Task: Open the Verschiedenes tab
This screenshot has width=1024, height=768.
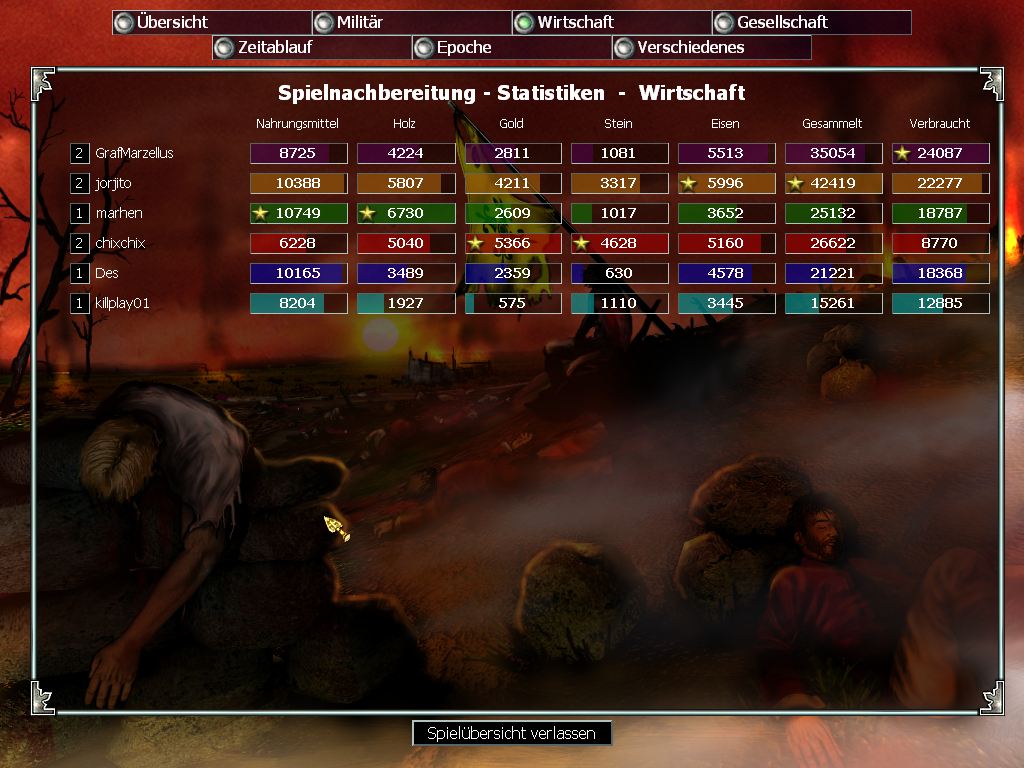Action: pyautogui.click(x=711, y=47)
